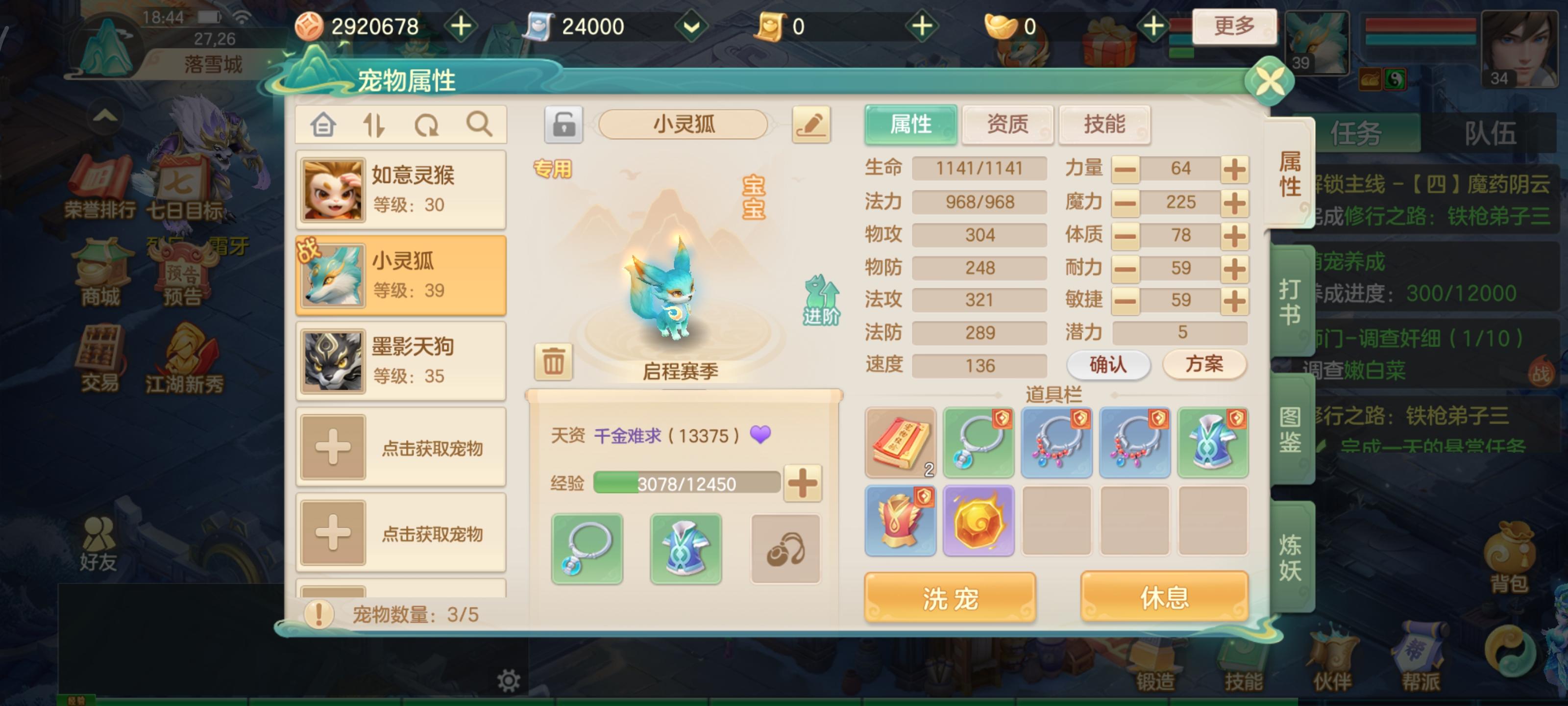Image resolution: width=1568 pixels, height=706 pixels.
Task: Click the trash bin to release the pet
Action: (553, 362)
